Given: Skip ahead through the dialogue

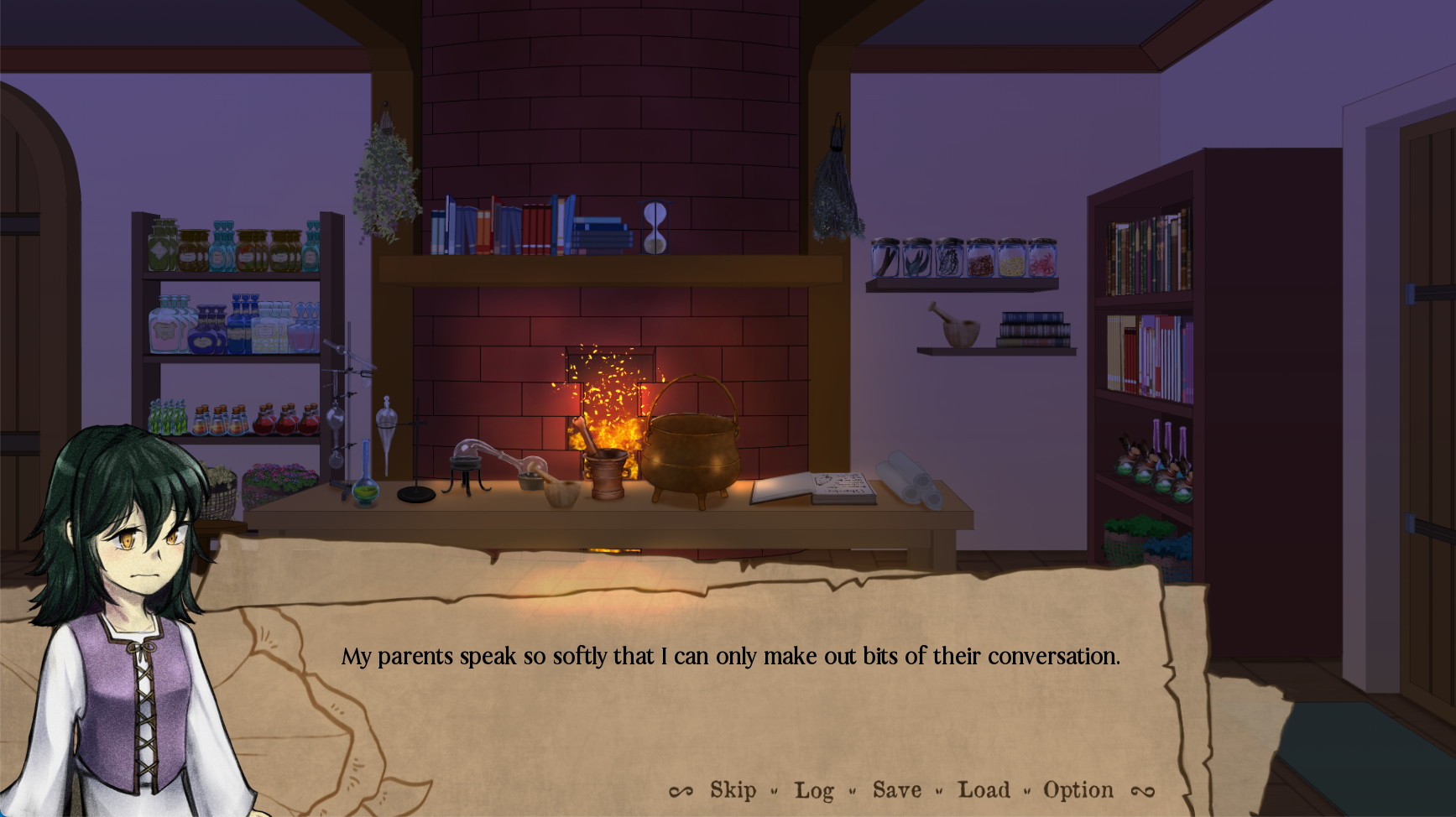Looking at the screenshot, I should coord(733,790).
